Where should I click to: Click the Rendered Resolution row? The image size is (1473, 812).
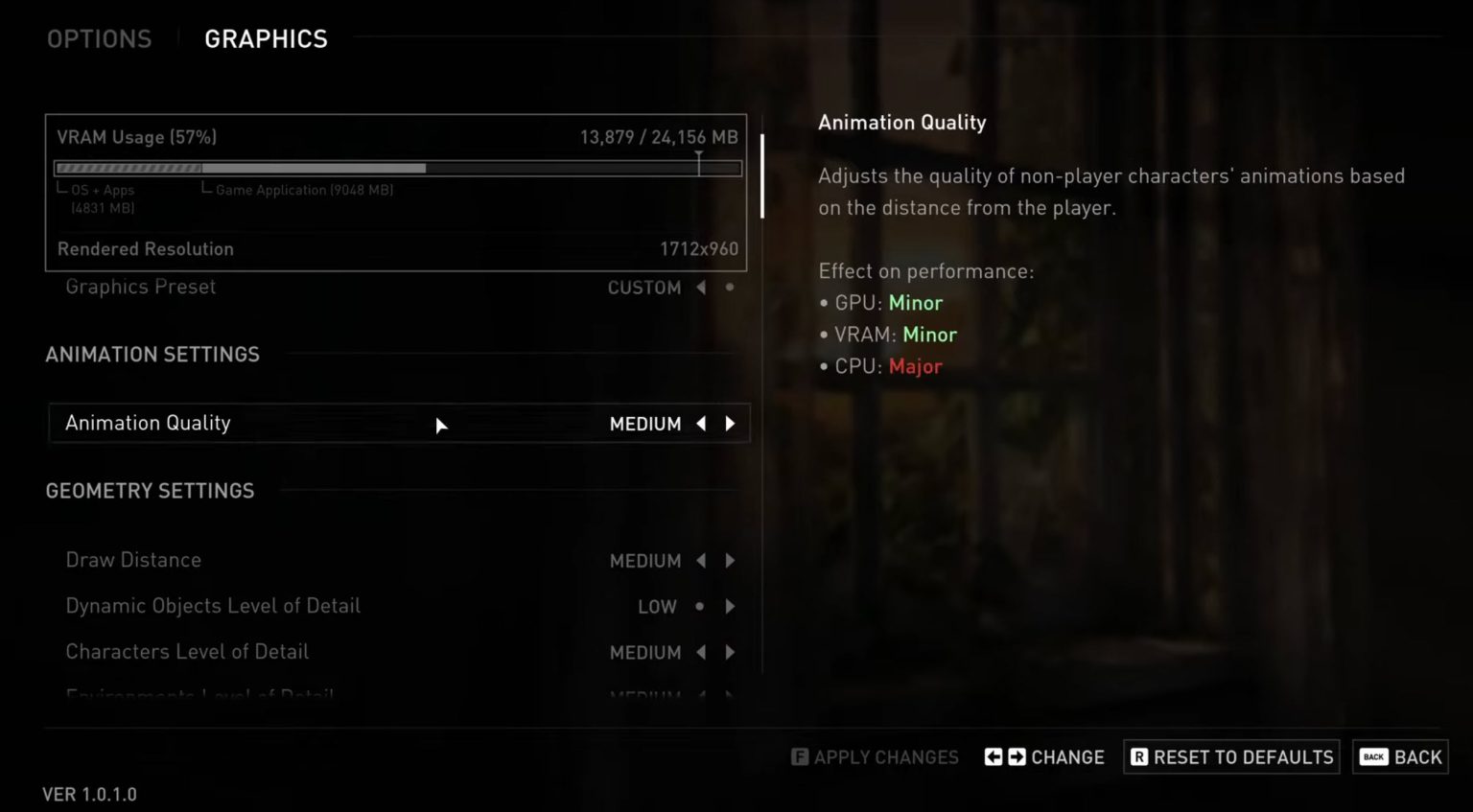click(x=398, y=248)
